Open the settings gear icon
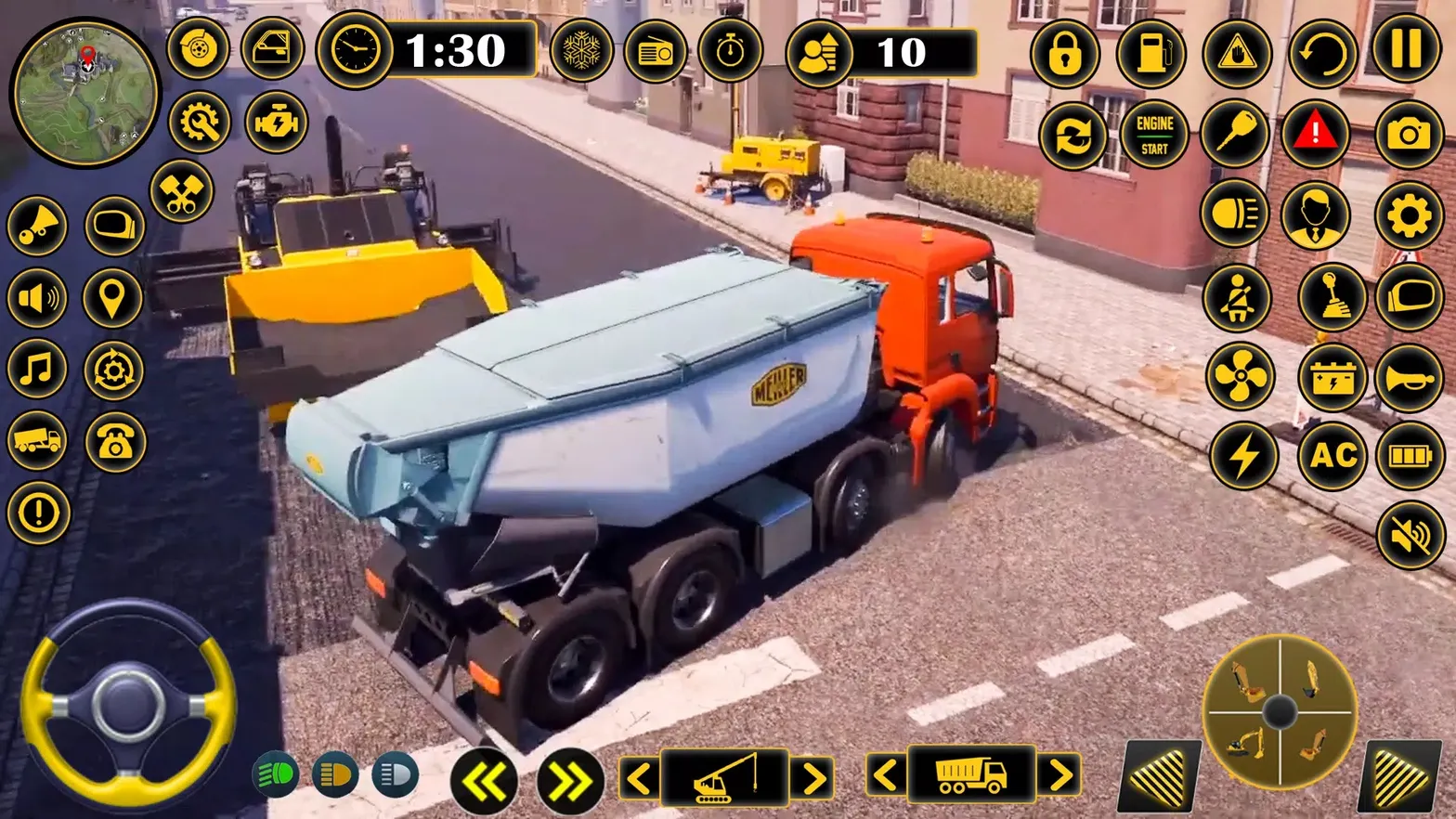 click(x=1408, y=214)
